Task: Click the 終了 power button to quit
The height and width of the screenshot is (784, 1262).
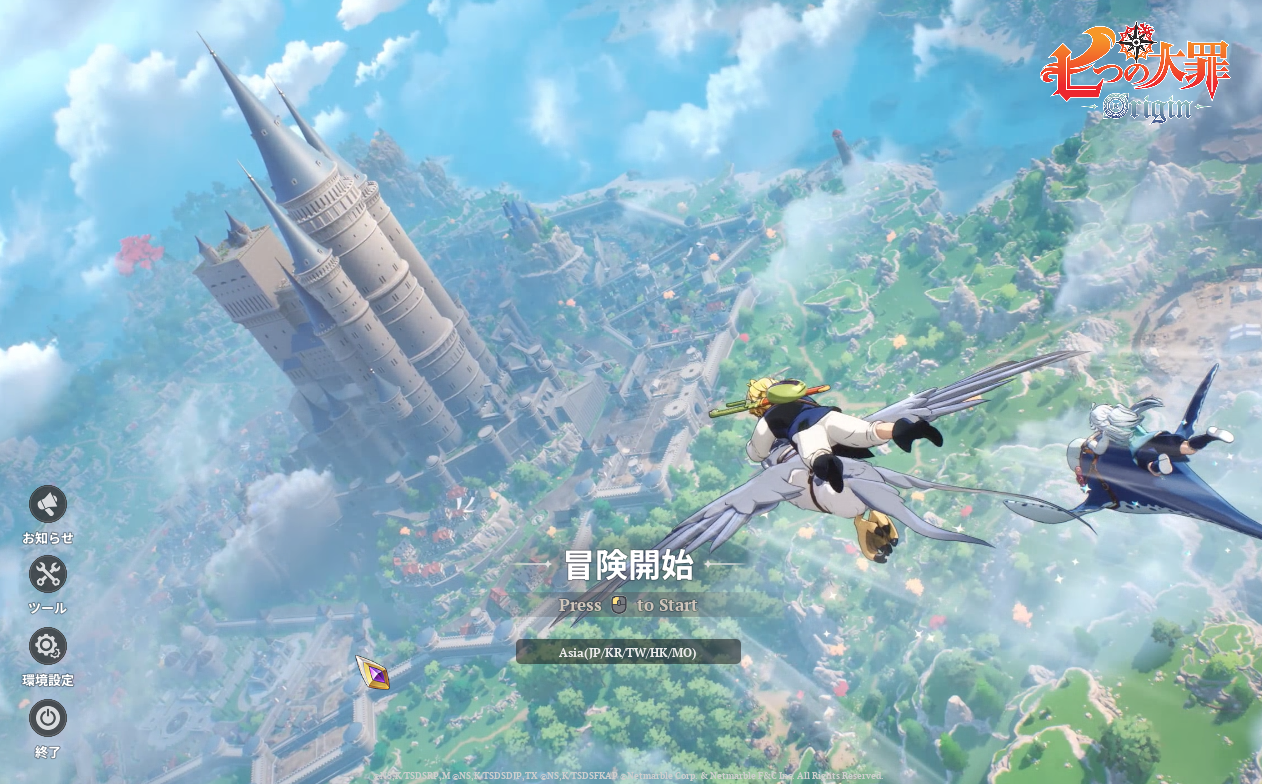Action: [x=48, y=718]
